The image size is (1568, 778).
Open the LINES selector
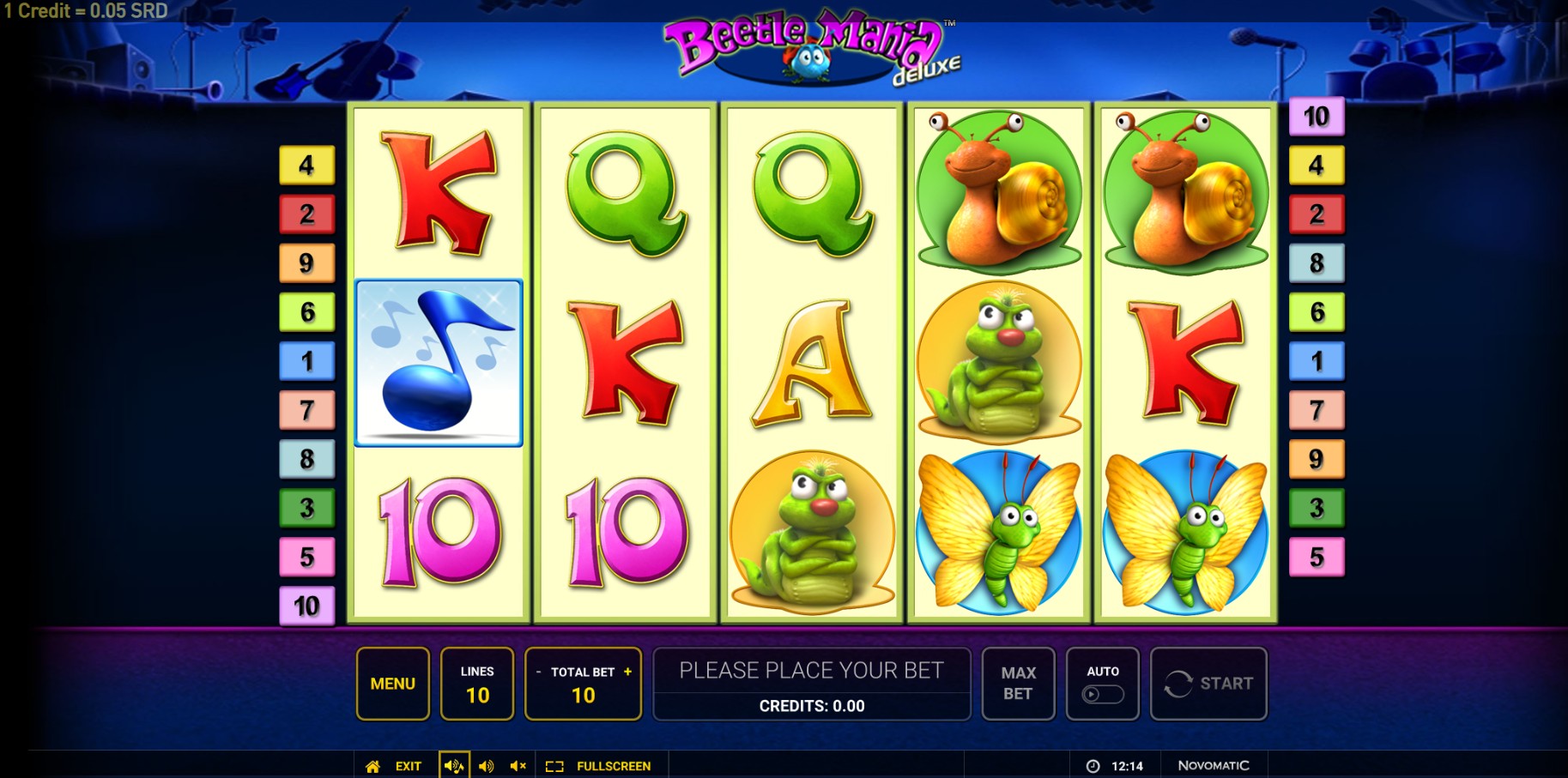click(477, 684)
